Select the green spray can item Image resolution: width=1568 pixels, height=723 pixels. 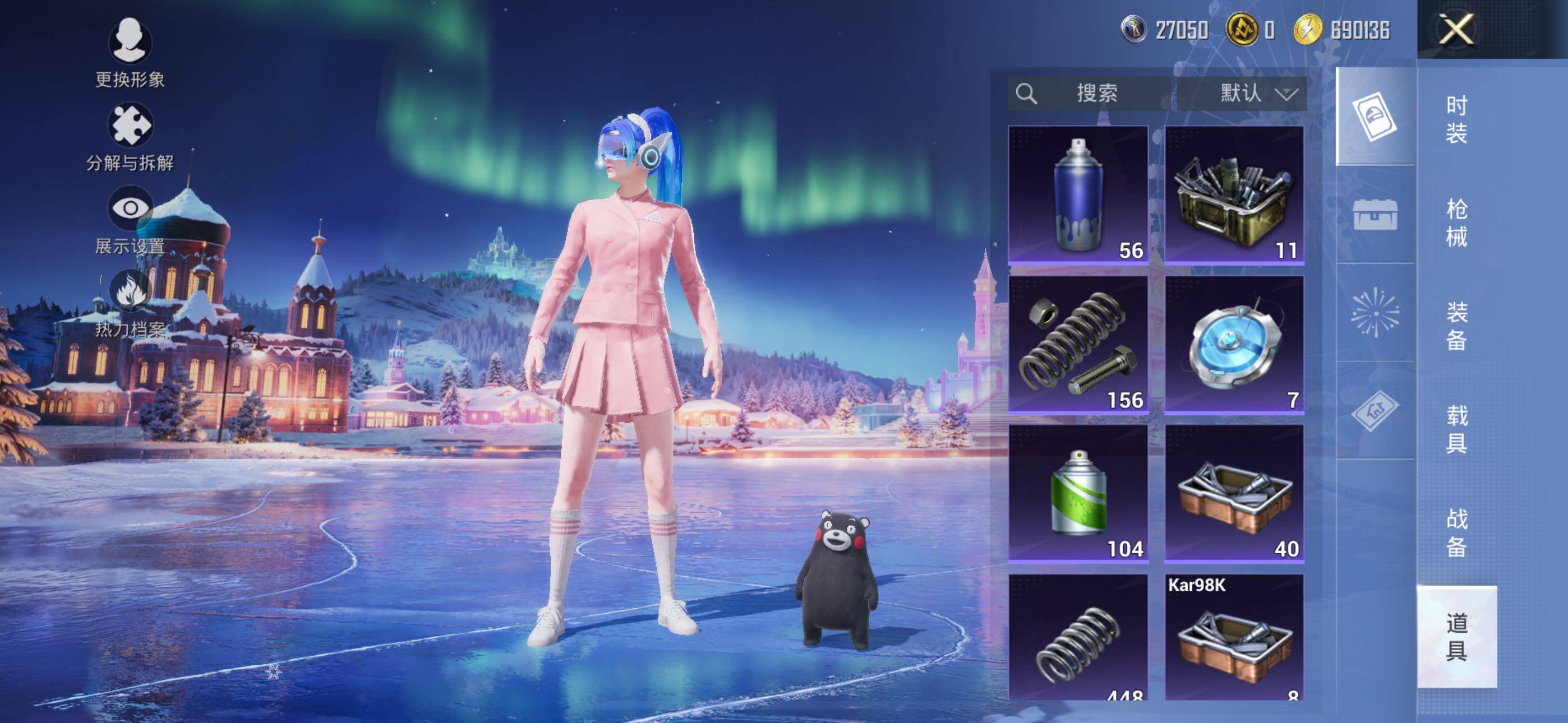[1078, 494]
